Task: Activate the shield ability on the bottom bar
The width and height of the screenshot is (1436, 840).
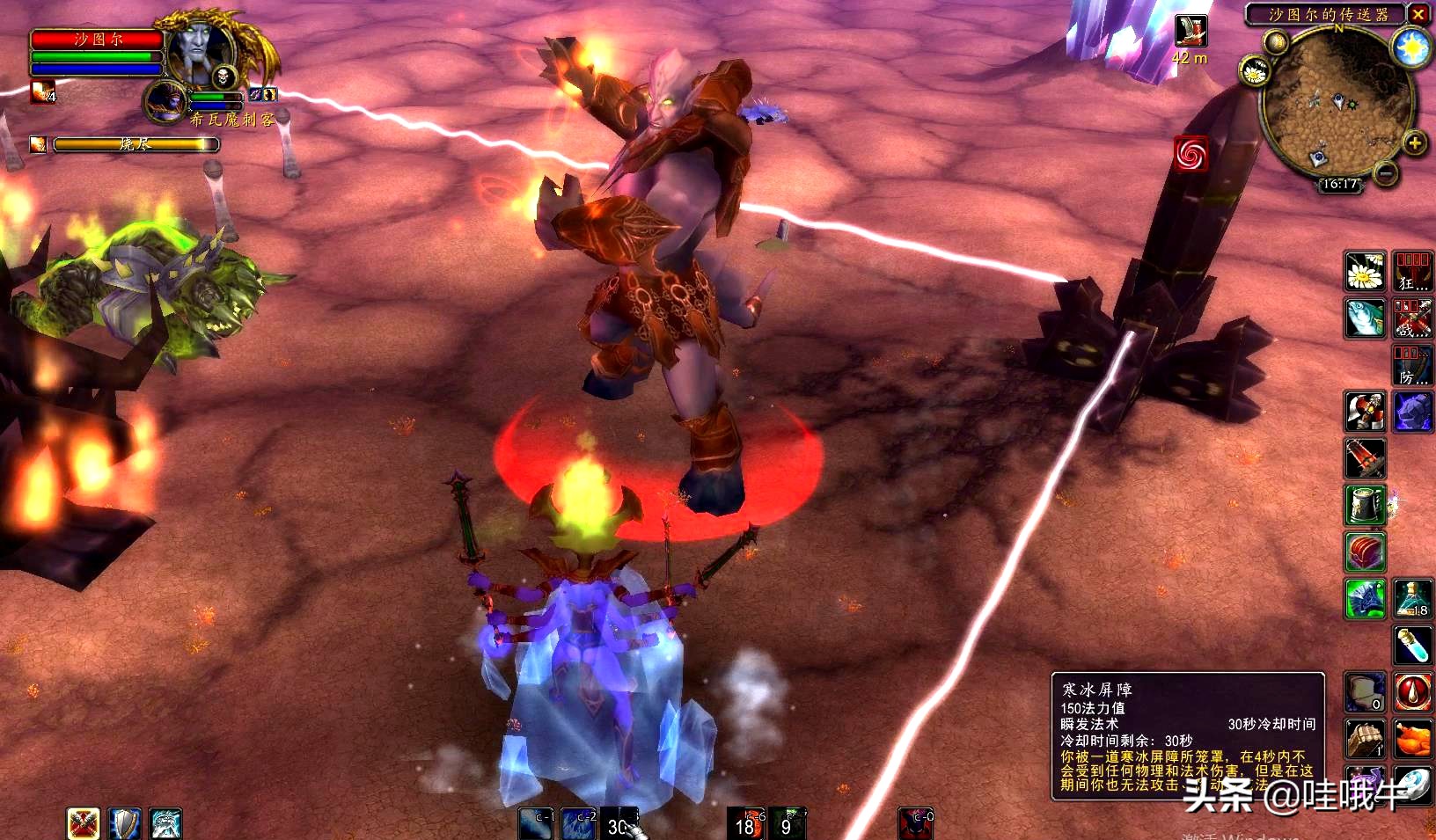Action: coord(125,823)
